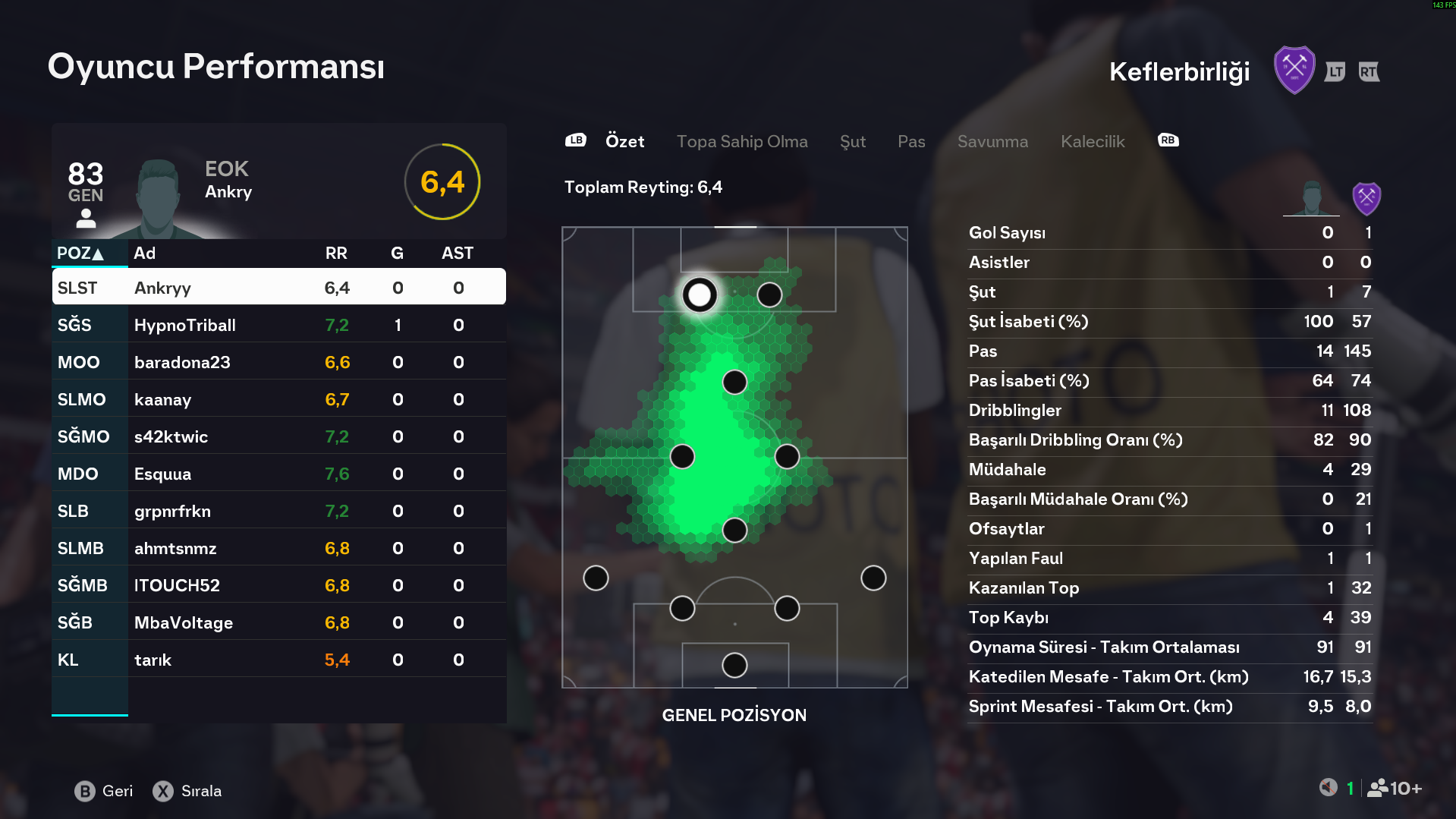Screen dimensions: 1456x819
Task: Sort players by RR rating column
Action: 336,254
